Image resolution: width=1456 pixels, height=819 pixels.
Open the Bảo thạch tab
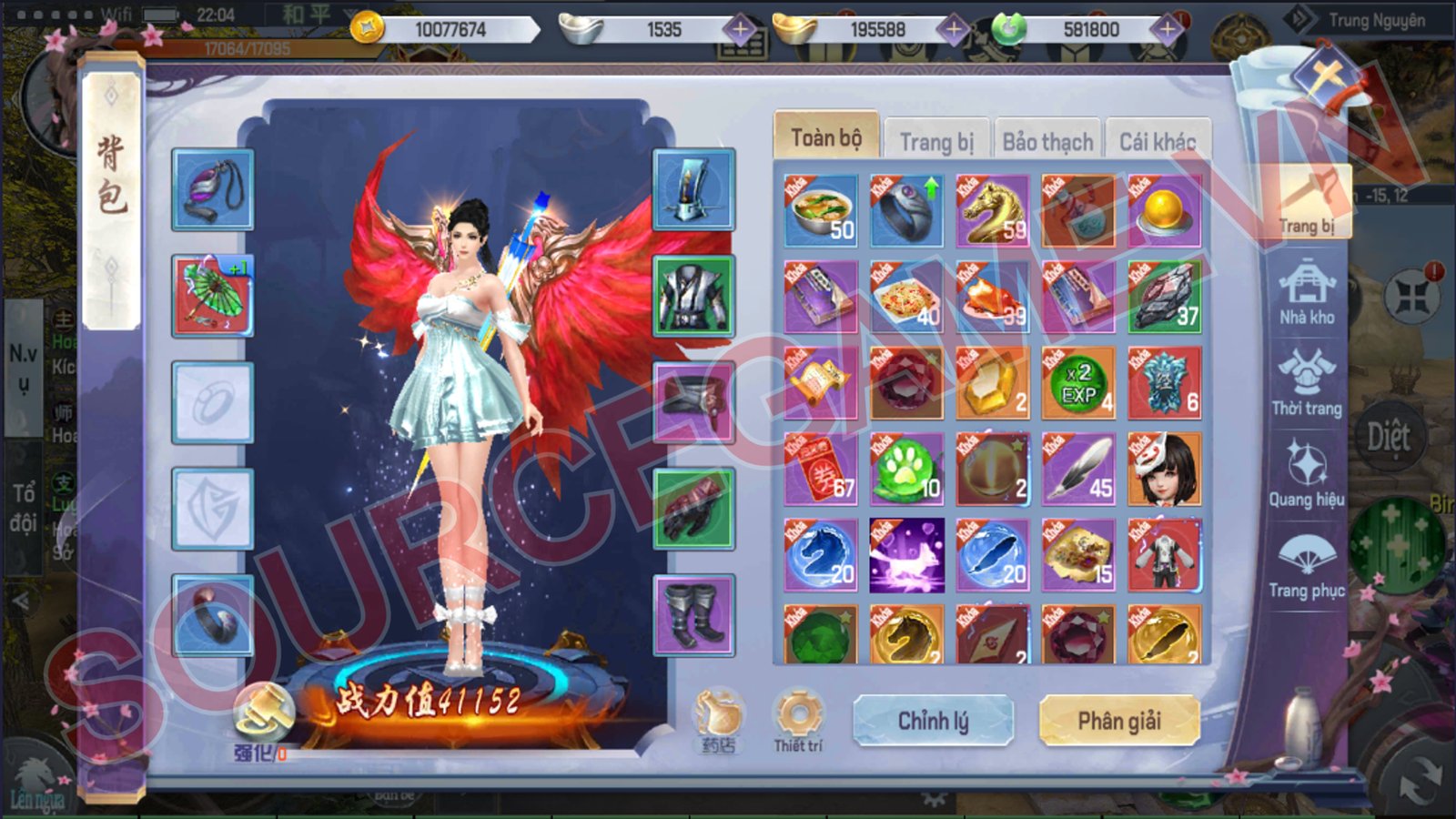pos(1047,142)
